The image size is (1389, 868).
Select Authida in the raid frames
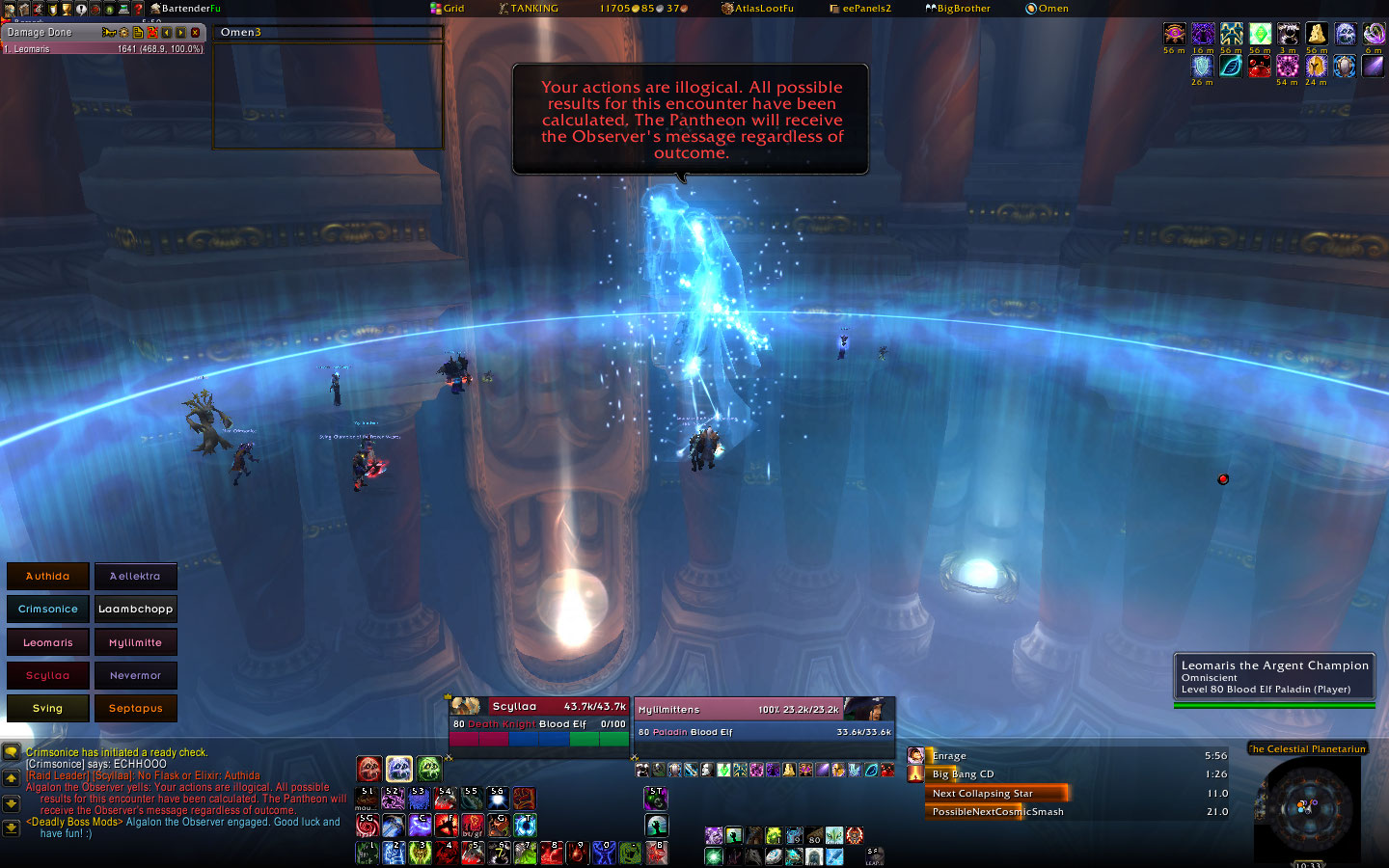click(x=47, y=576)
